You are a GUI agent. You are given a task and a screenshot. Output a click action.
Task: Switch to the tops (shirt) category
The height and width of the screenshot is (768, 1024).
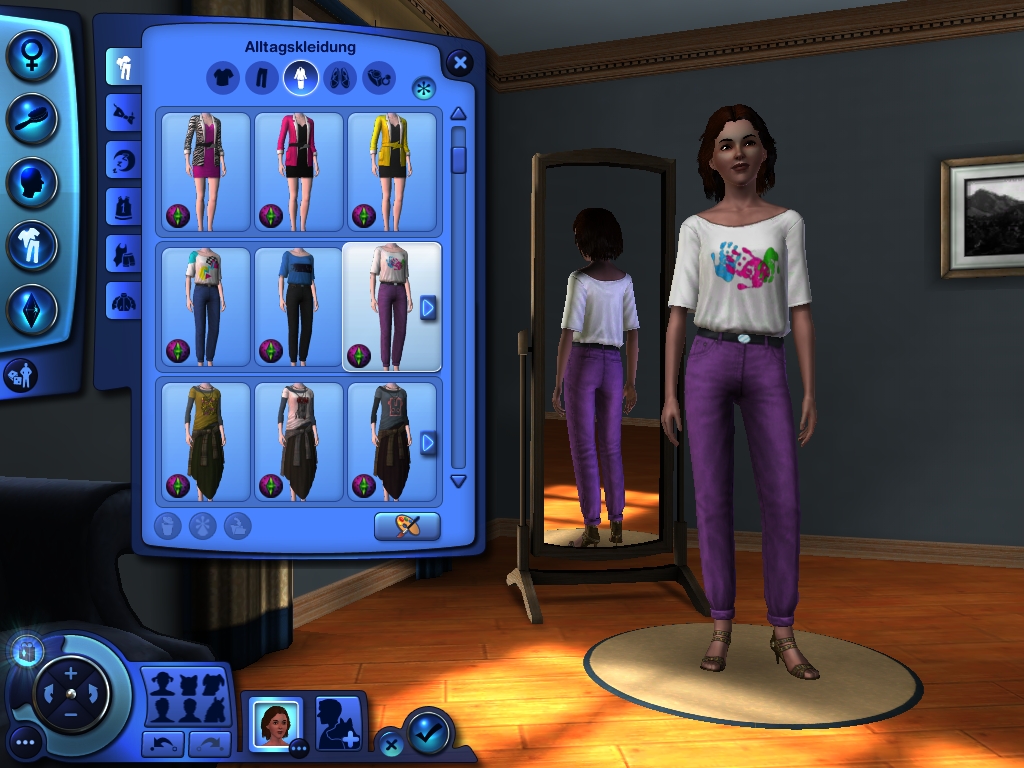[x=222, y=77]
